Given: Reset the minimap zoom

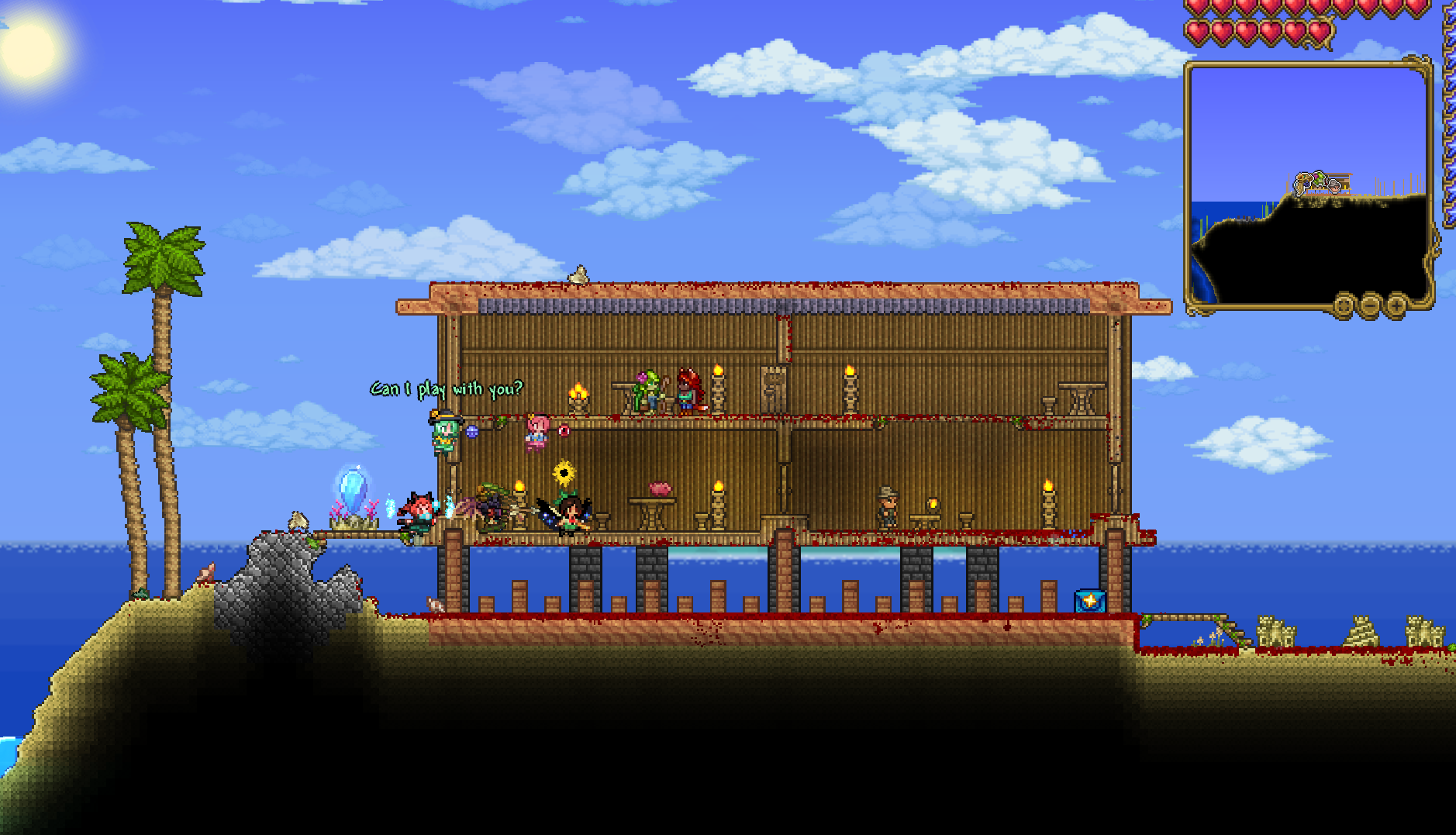Looking at the screenshot, I should click(1344, 305).
